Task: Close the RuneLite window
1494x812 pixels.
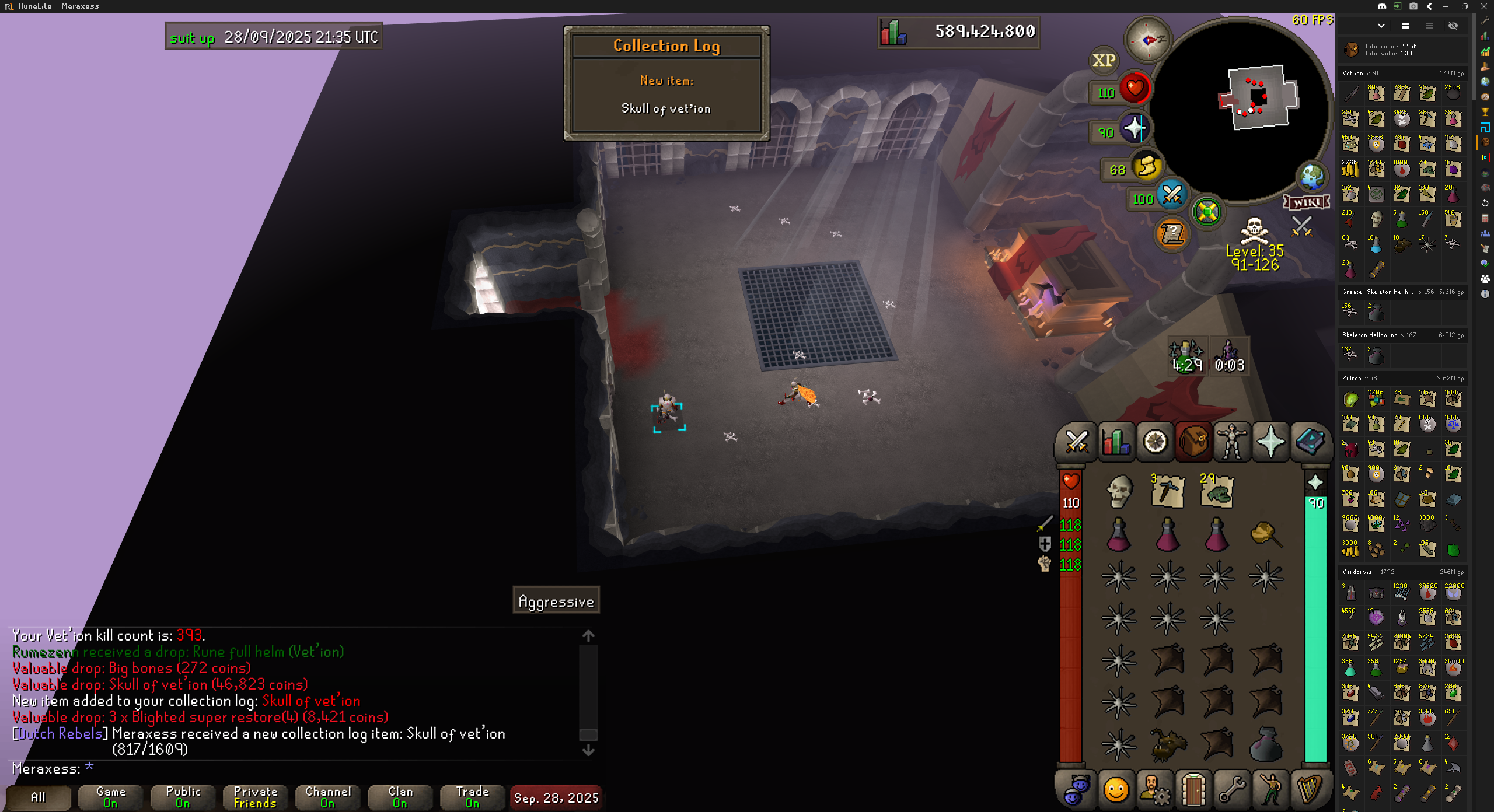Action: [1483, 6]
